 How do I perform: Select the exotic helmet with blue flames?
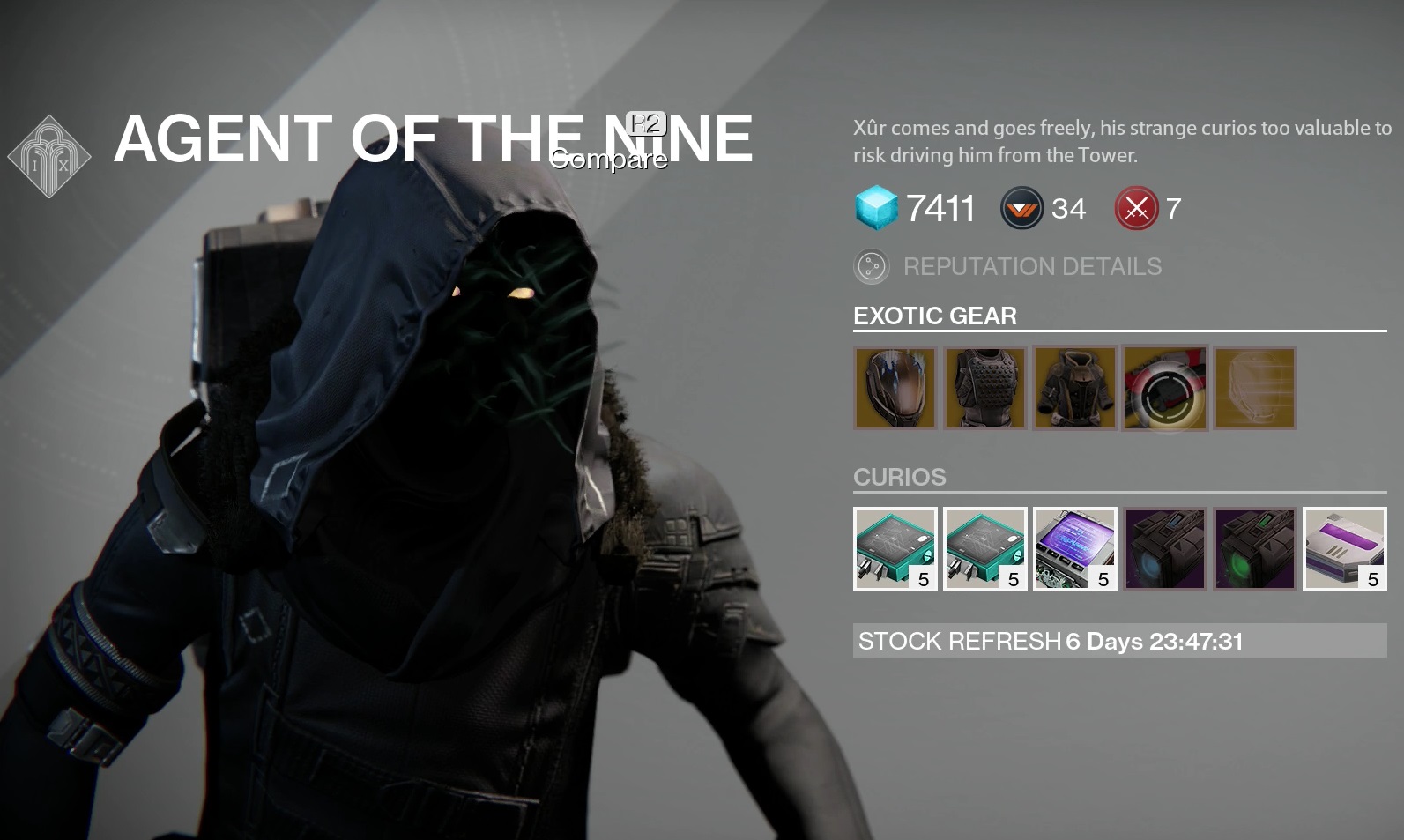tap(895, 388)
